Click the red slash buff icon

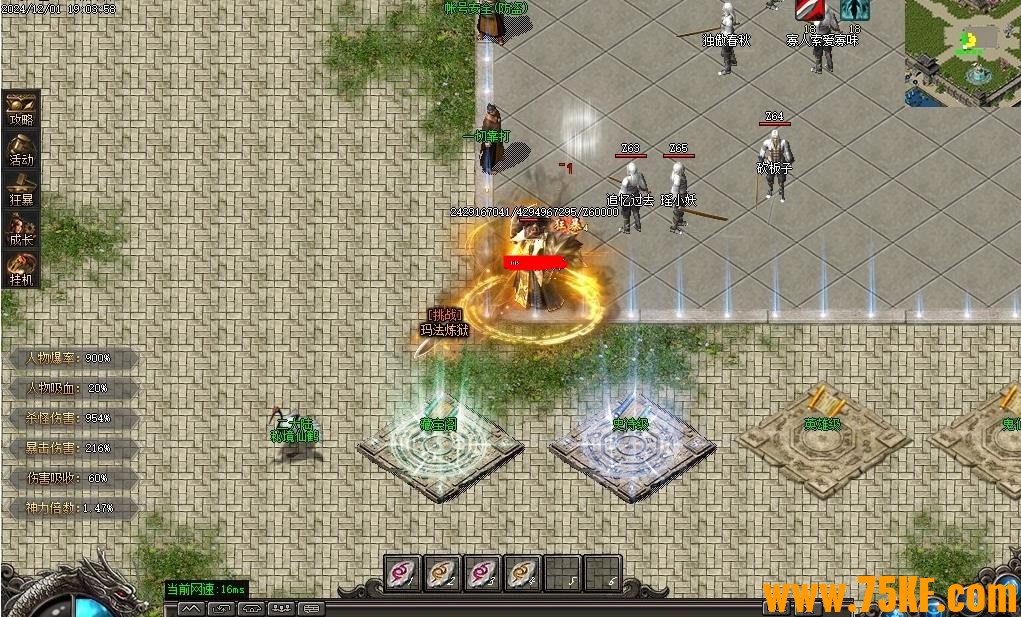[809, 9]
